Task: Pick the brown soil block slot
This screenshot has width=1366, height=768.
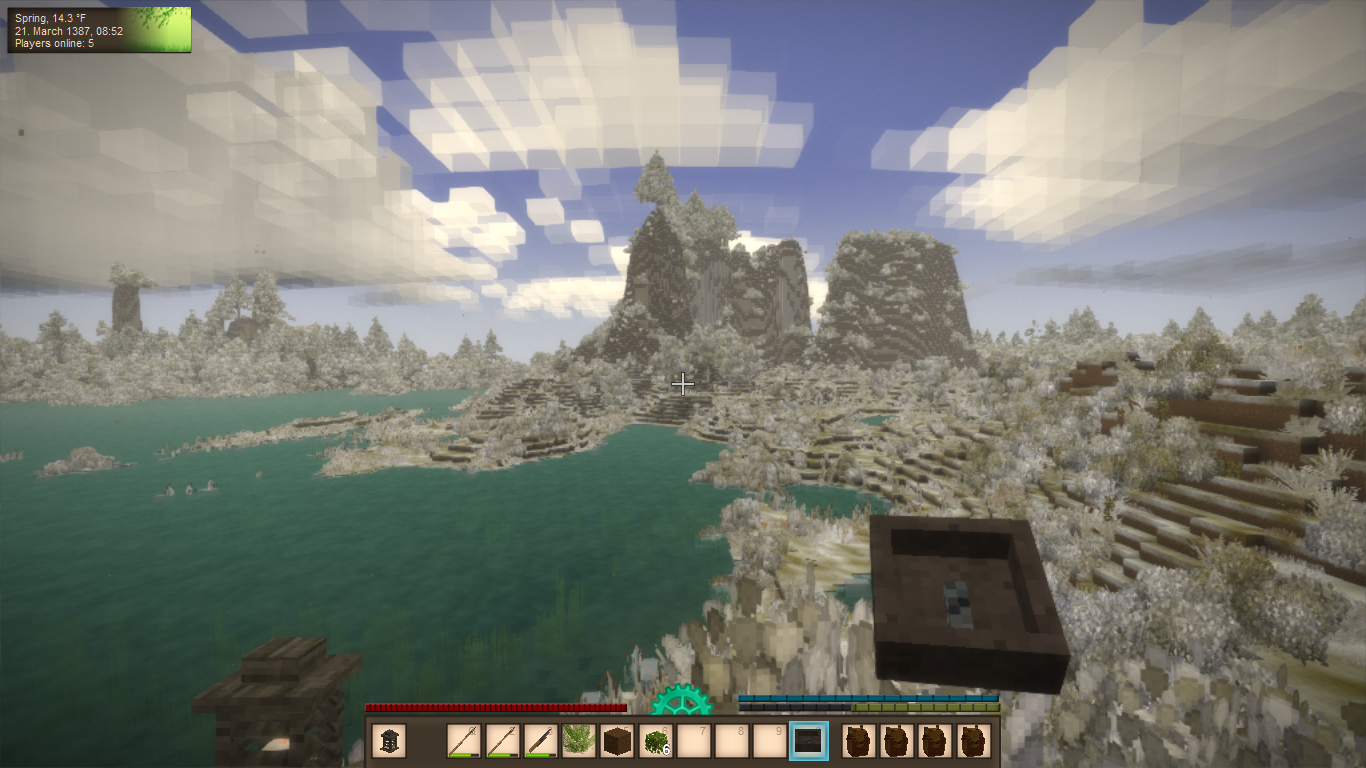Action: click(x=617, y=741)
